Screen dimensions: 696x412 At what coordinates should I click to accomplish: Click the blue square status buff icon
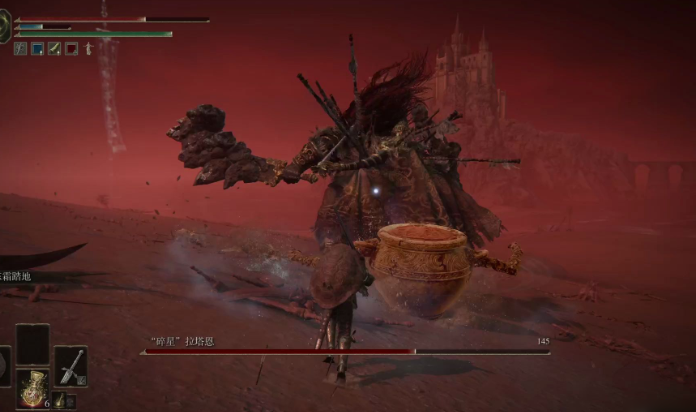tap(37, 48)
